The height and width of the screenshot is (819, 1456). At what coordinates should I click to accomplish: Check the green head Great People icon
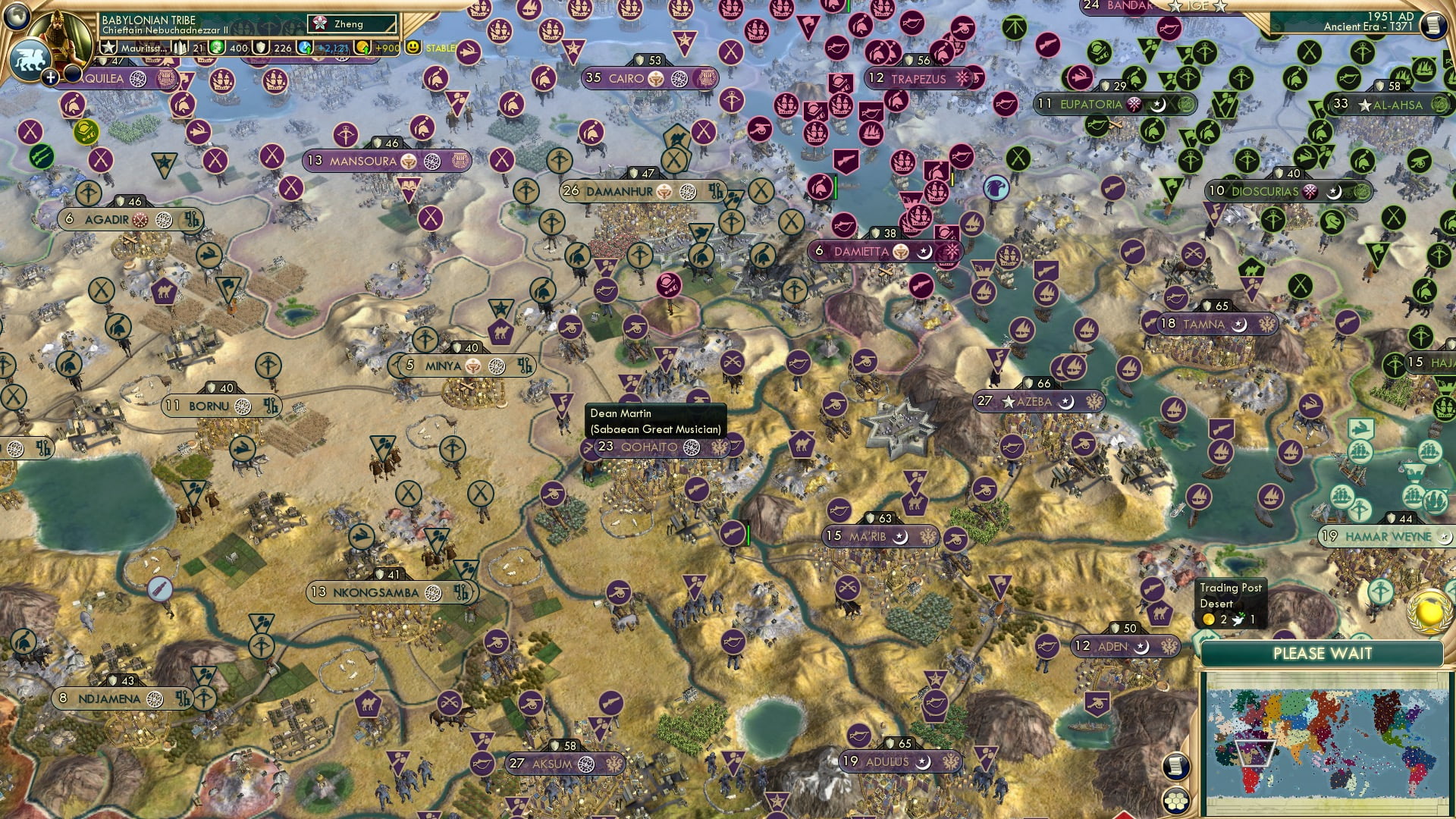[x=217, y=48]
